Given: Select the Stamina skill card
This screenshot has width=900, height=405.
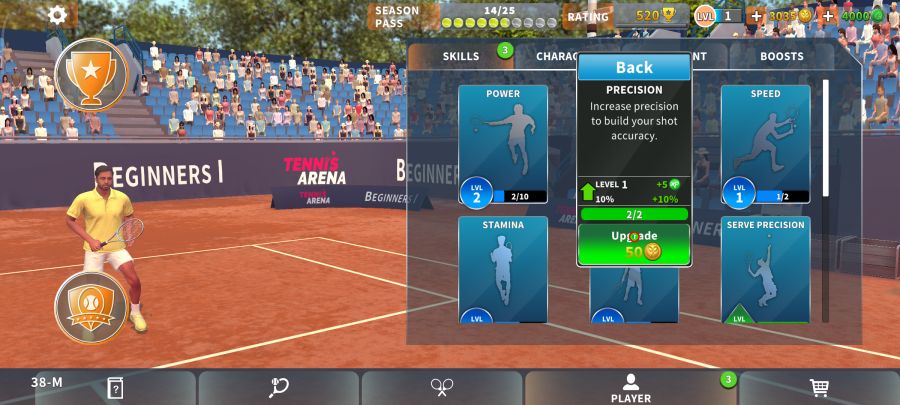Looking at the screenshot, I should pos(503,270).
